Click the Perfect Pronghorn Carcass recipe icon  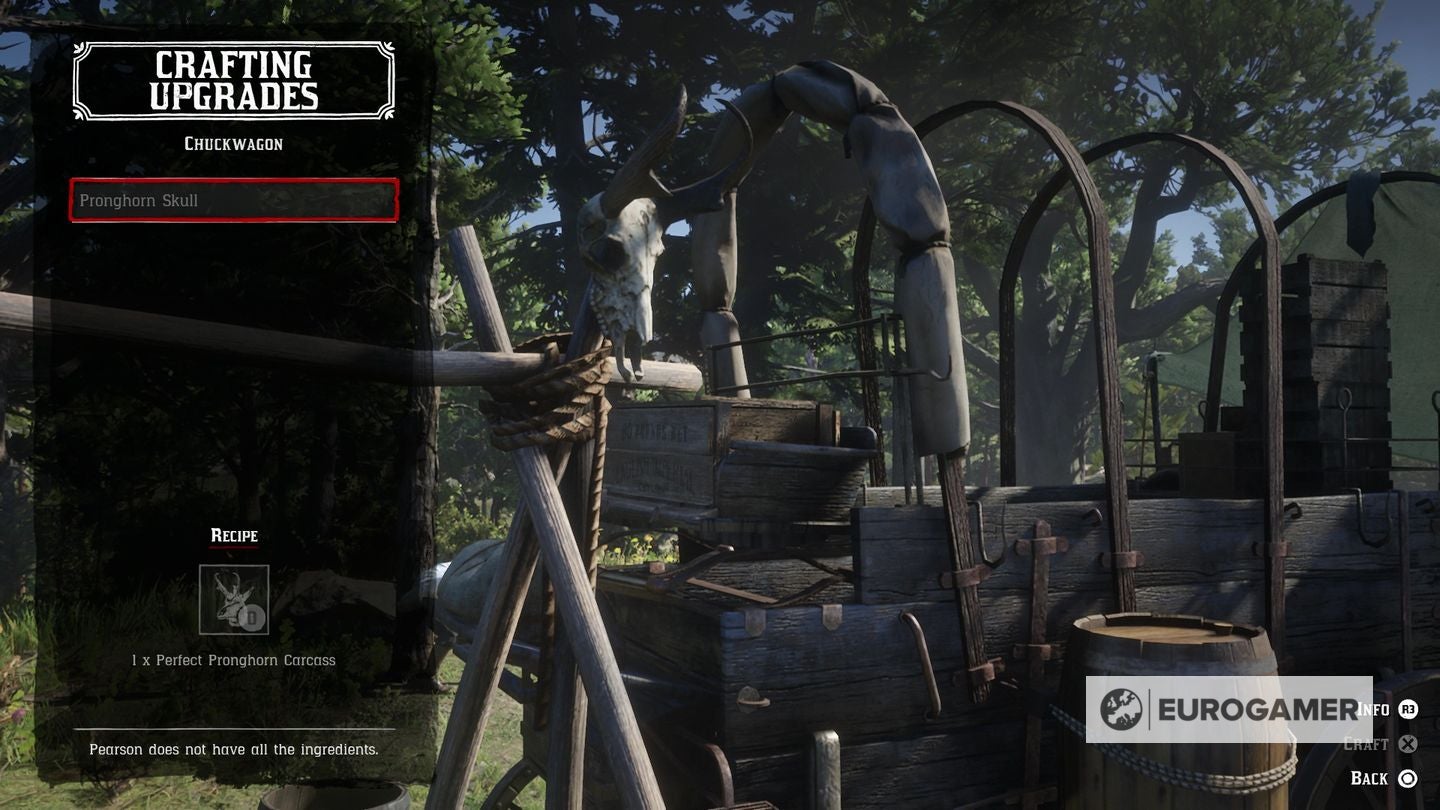tap(234, 599)
